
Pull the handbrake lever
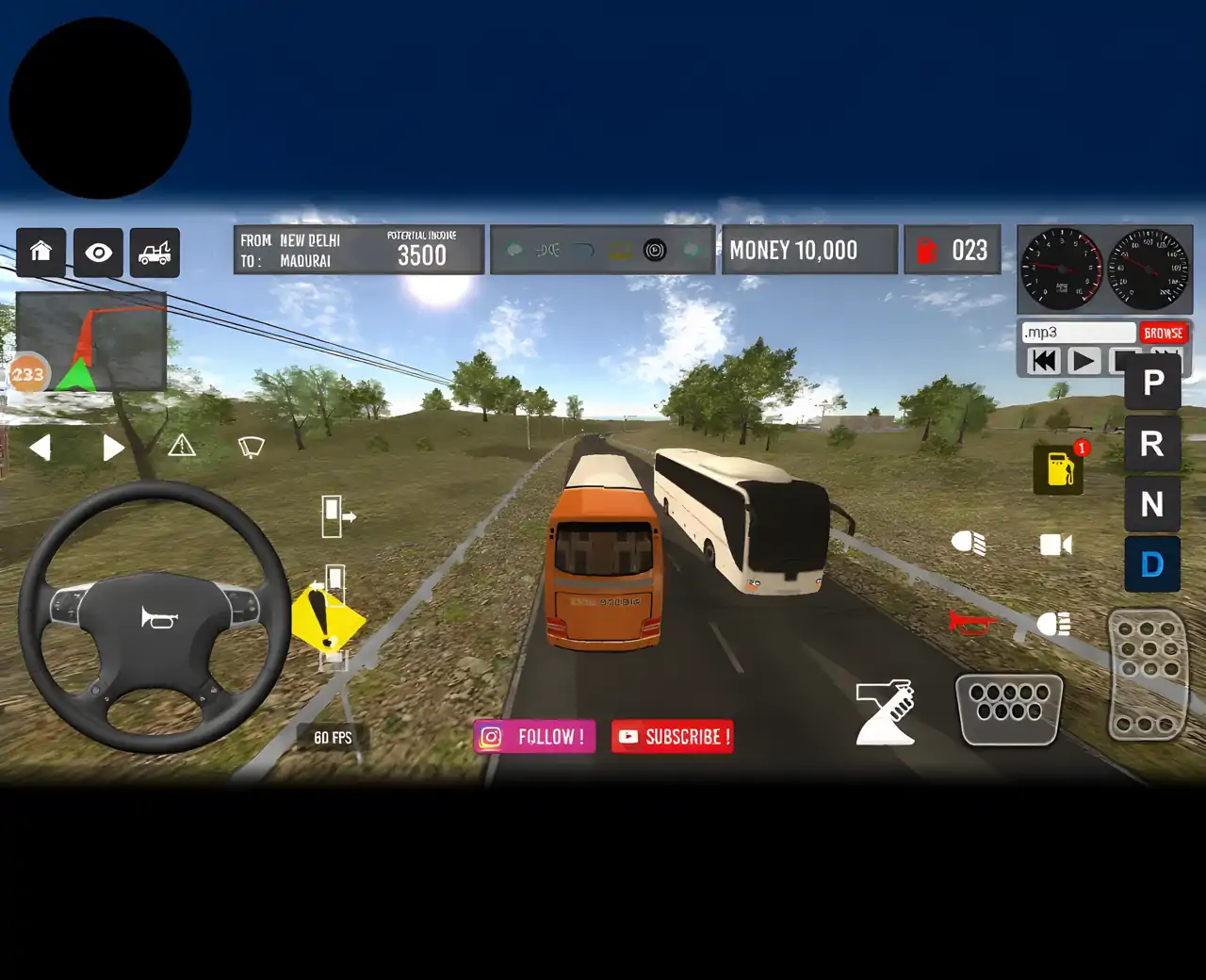point(885,711)
